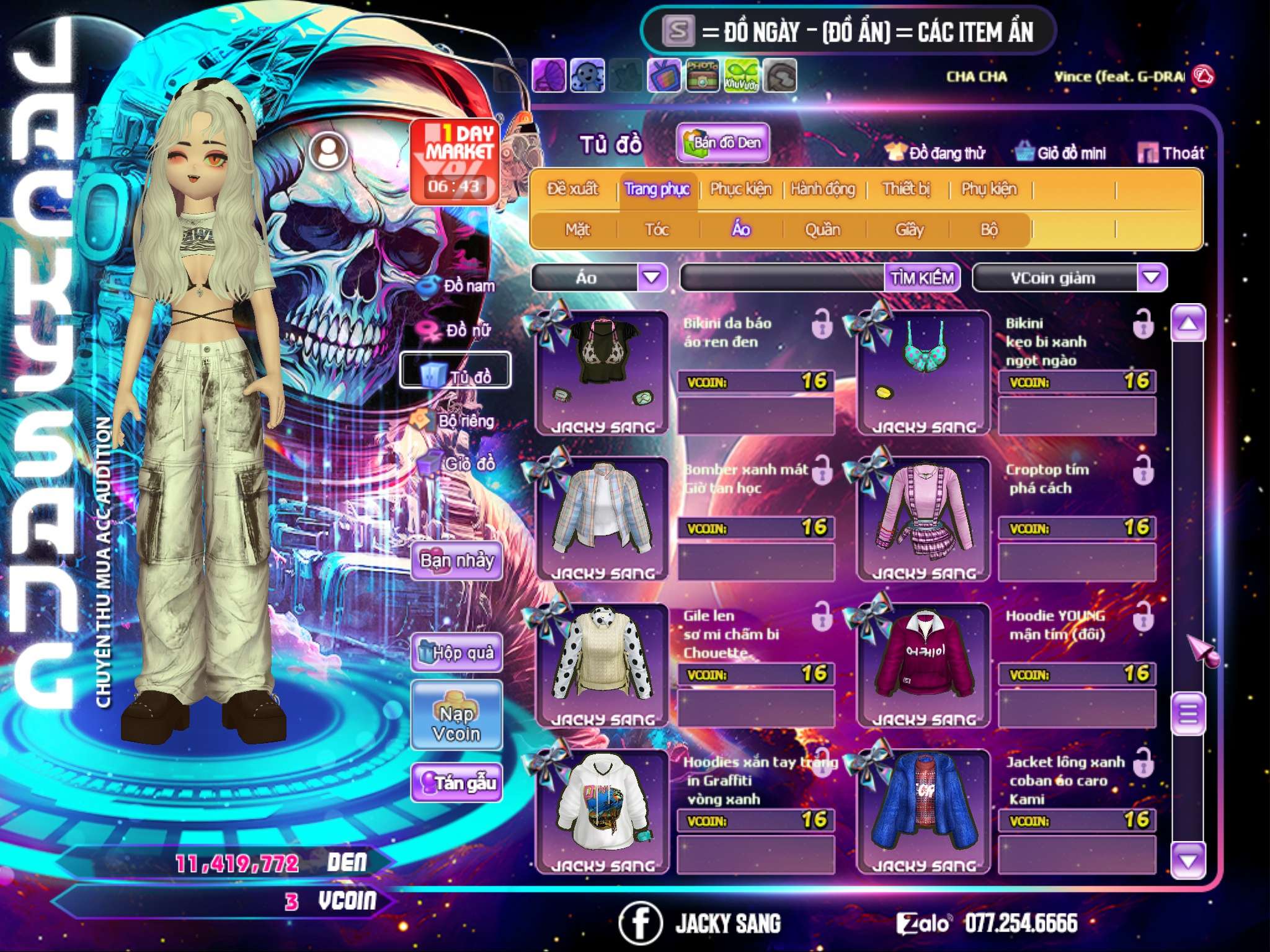The width and height of the screenshot is (1270, 952).
Task: Show Đồ đang thử items
Action: (x=936, y=153)
